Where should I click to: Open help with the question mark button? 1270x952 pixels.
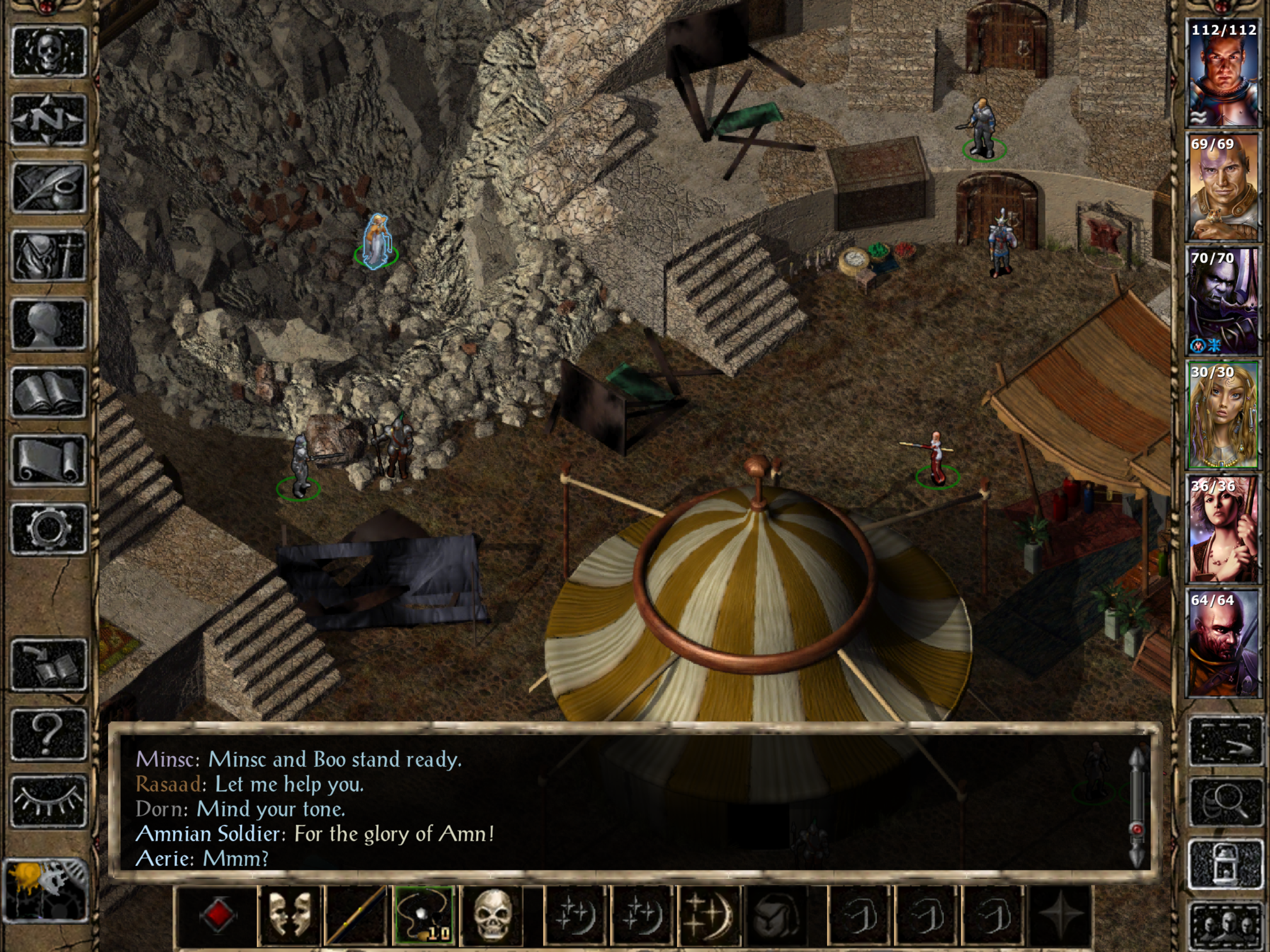tap(49, 733)
